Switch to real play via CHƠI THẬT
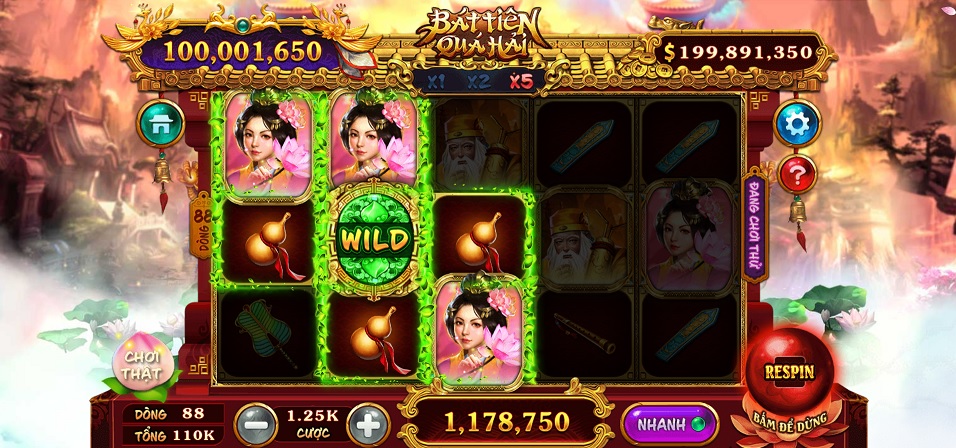 click(x=142, y=364)
